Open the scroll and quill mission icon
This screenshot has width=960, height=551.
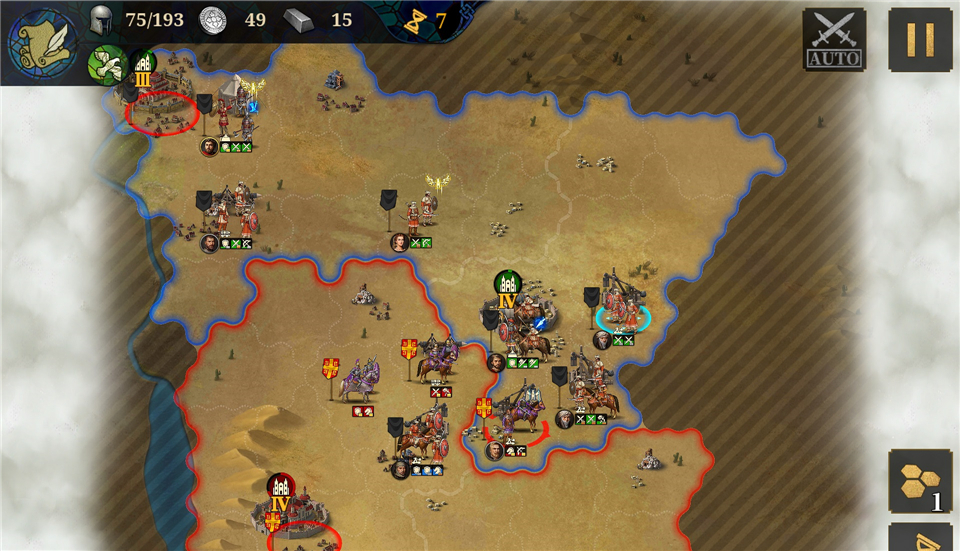click(42, 42)
